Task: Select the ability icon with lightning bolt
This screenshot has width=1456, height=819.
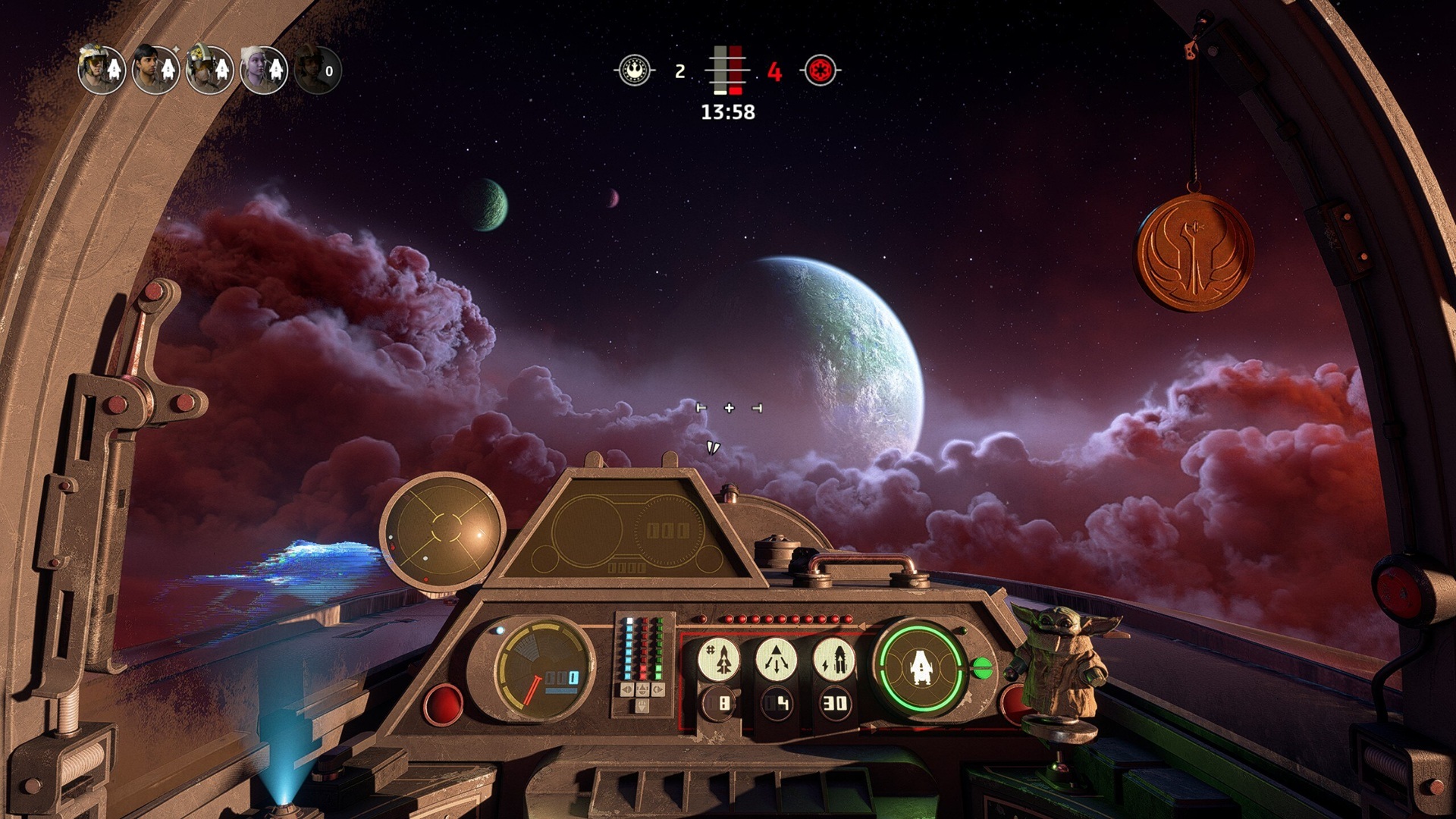Action: tap(834, 659)
